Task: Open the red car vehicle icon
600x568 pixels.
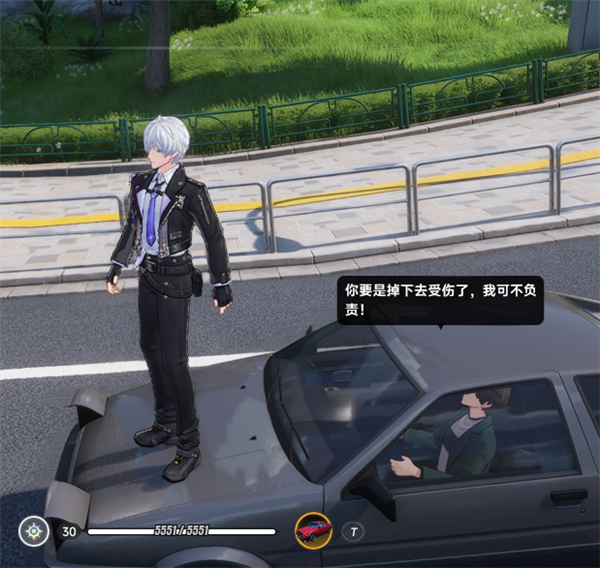Action: tap(313, 530)
